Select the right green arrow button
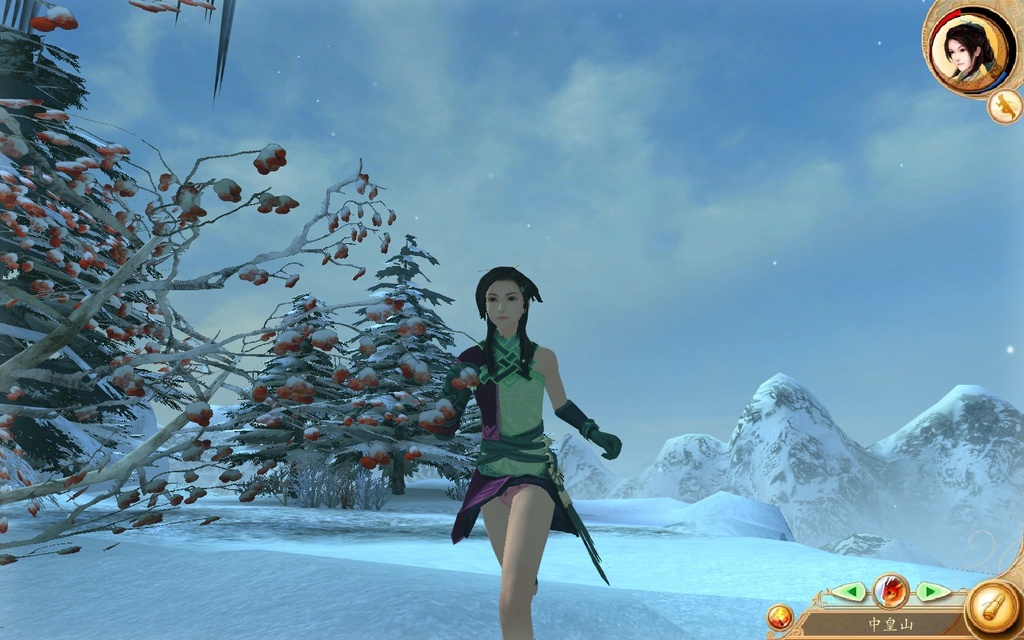This screenshot has height=640, width=1024. click(x=932, y=591)
